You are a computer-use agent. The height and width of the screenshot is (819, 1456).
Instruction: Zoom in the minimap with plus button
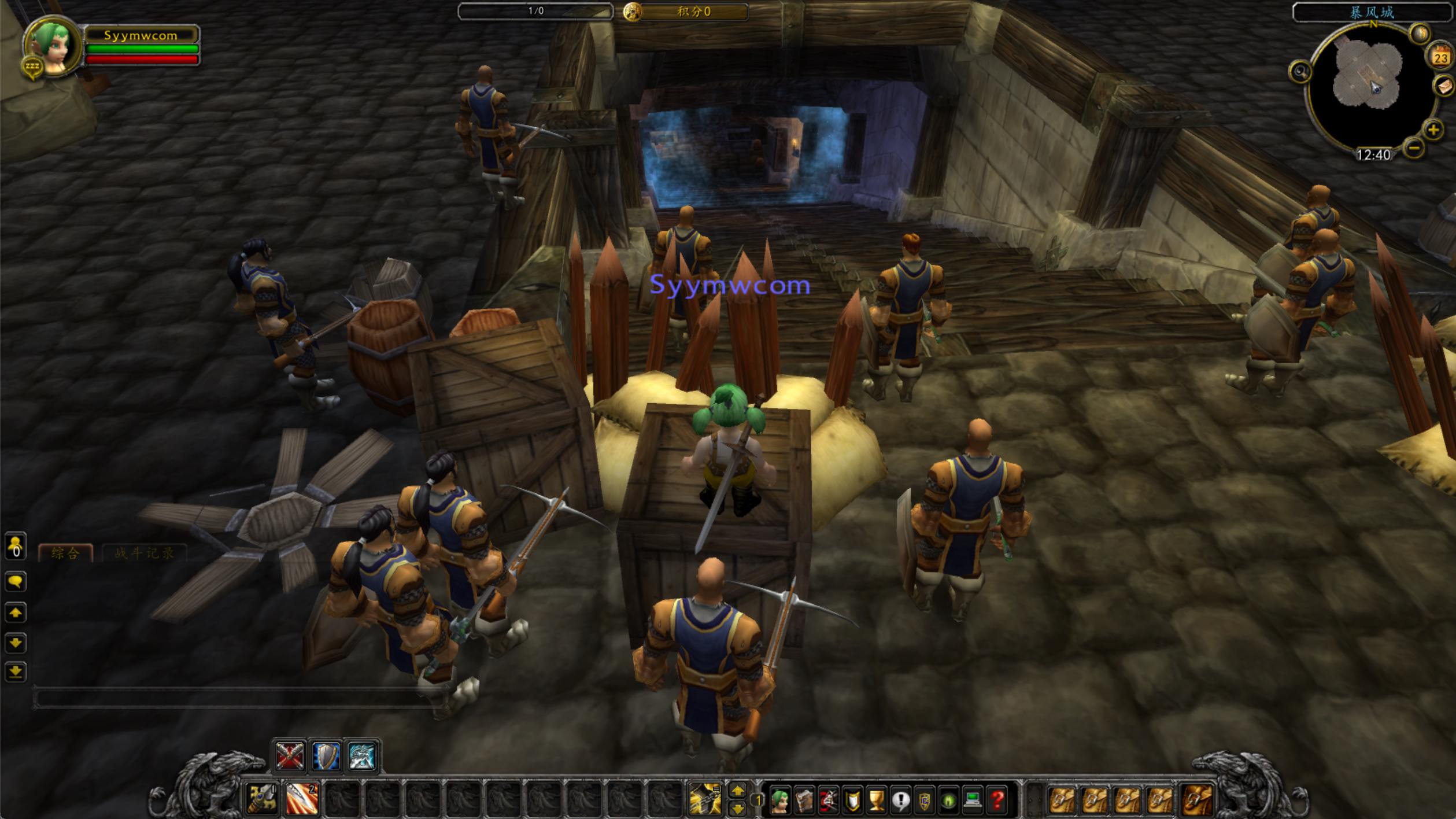click(1433, 130)
